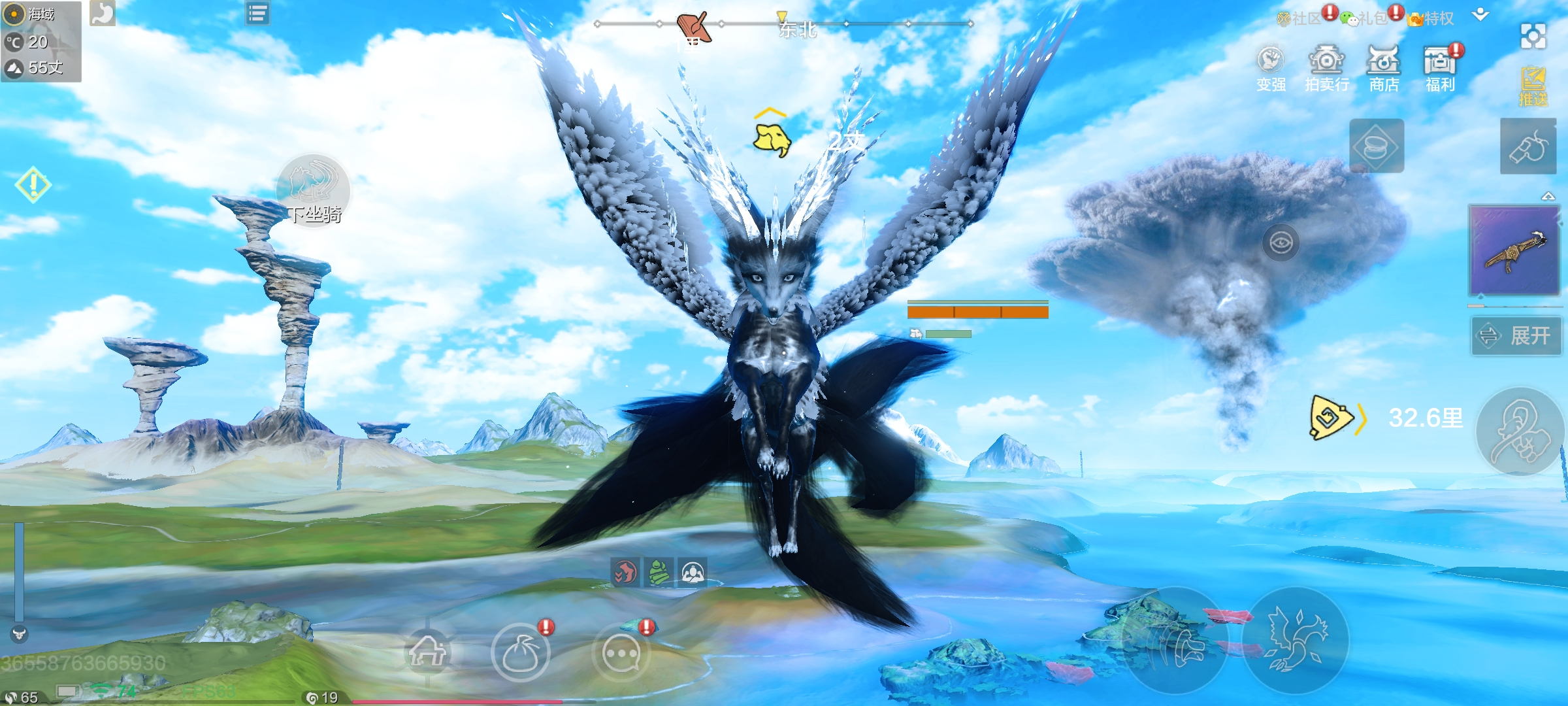1568x706 pixels.
Task: Tap the 下坐骑 dismount button
Action: (314, 190)
